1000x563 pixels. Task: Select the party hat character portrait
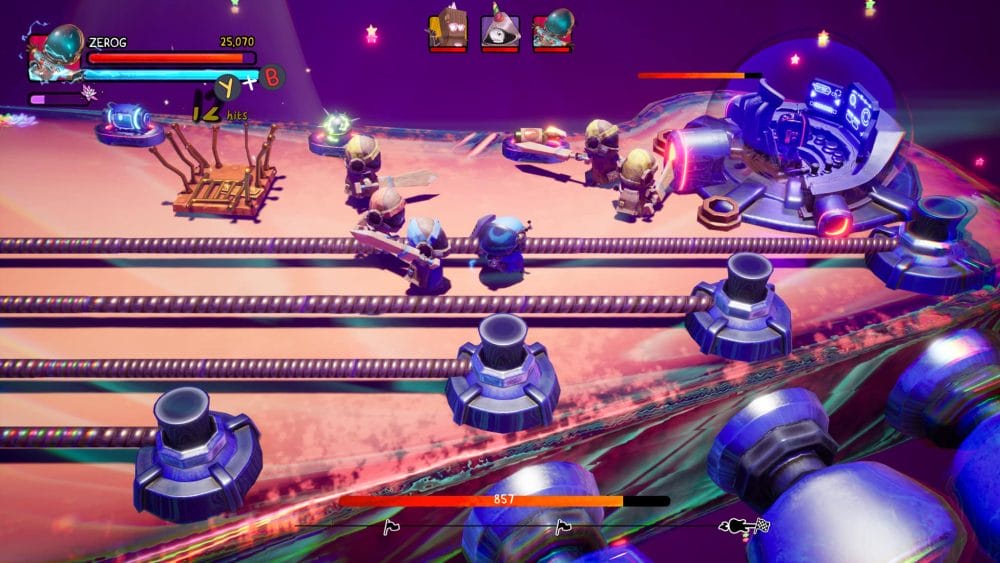pos(499,29)
